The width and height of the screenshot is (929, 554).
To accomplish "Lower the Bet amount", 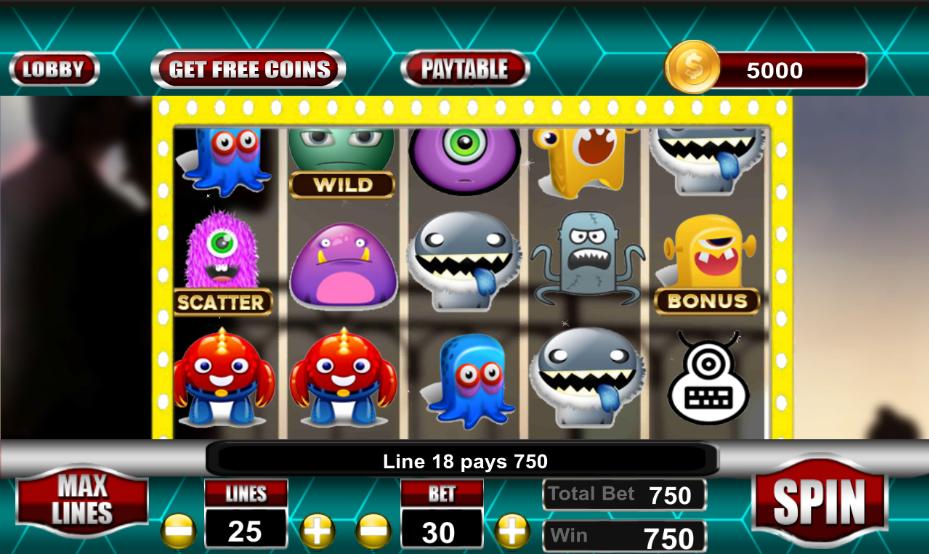I will (x=373, y=529).
